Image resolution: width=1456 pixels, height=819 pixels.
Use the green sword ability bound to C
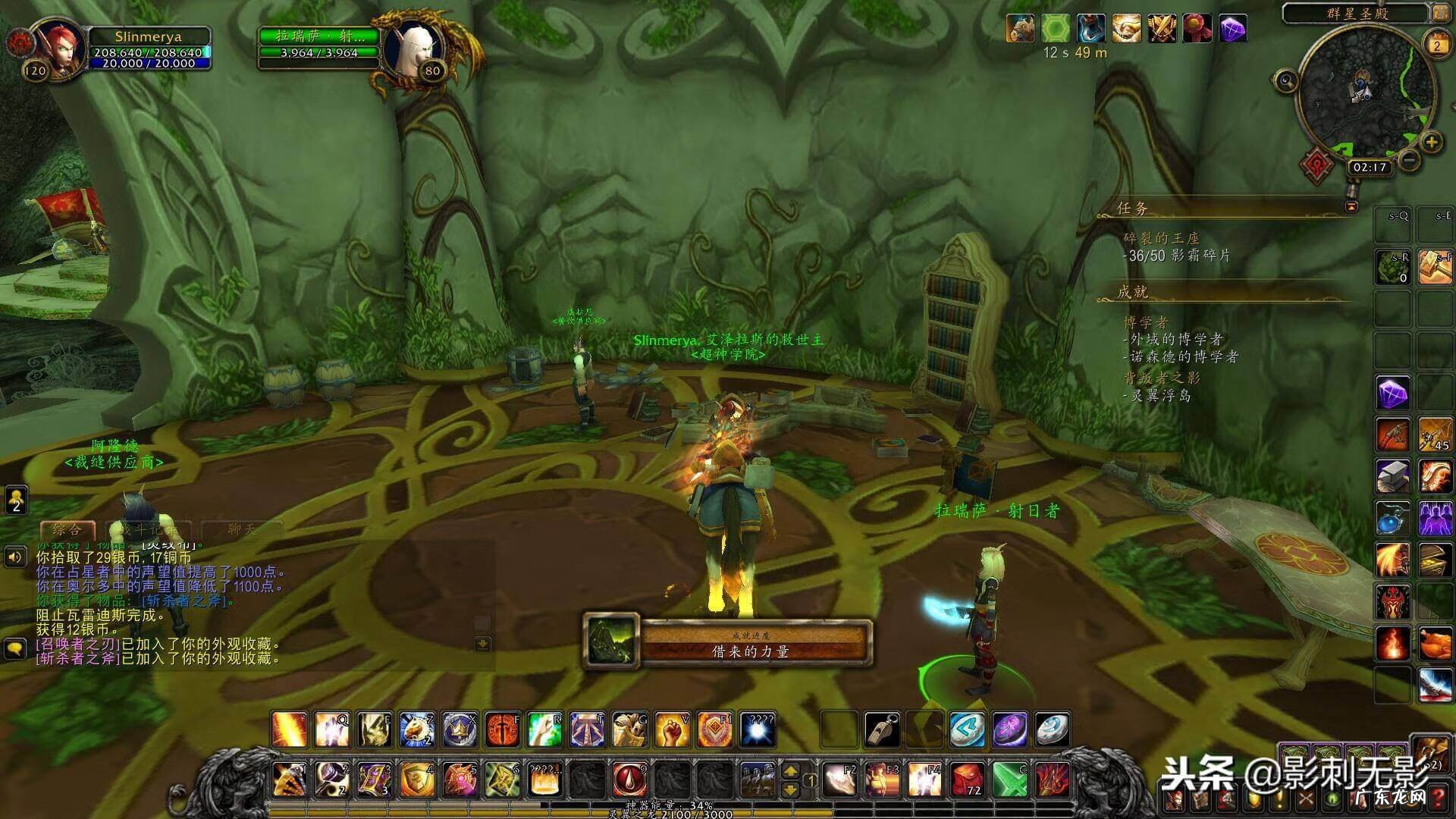pyautogui.click(x=1009, y=779)
